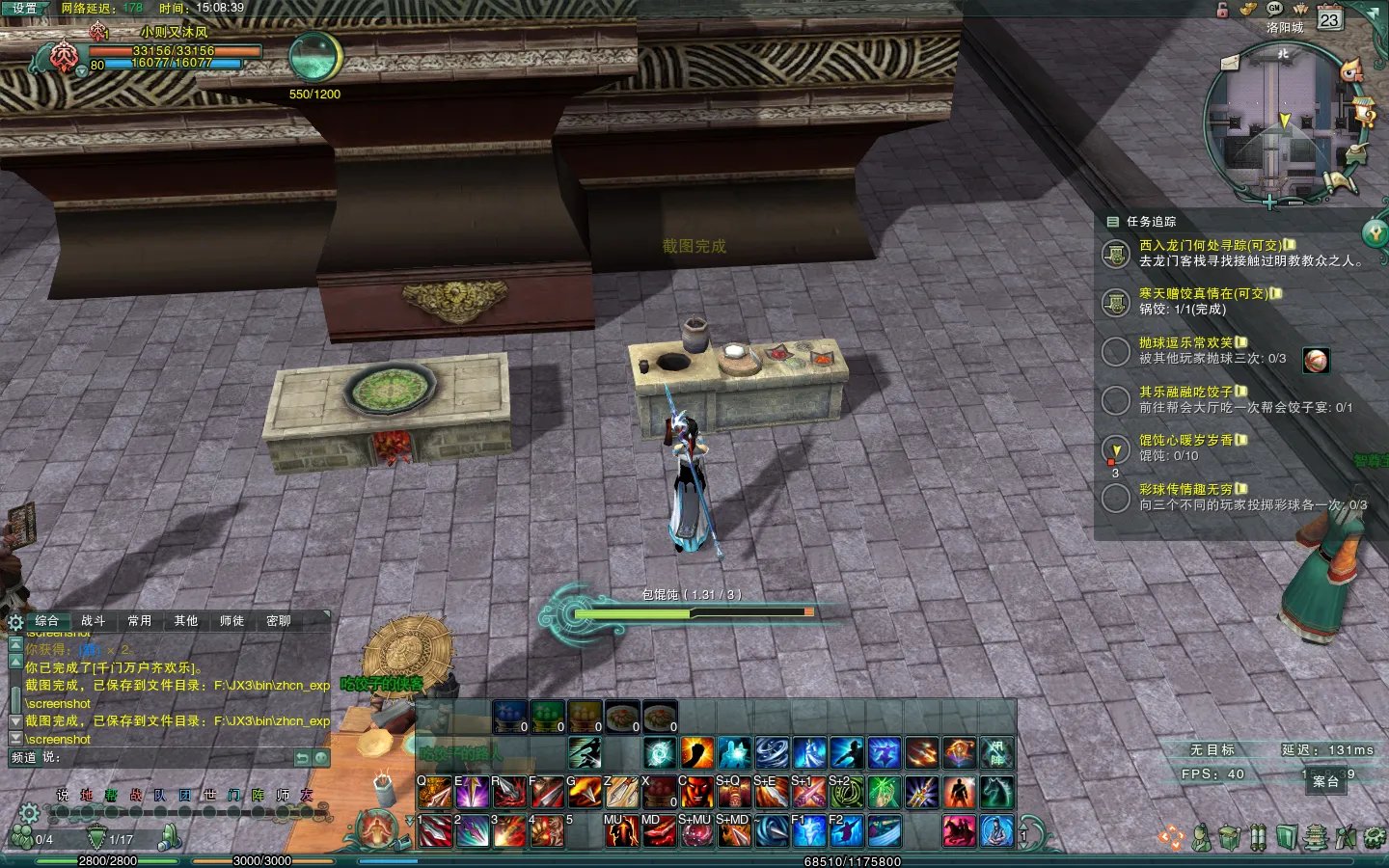
Task: Open the chat panel gear settings
Action: (x=15, y=622)
